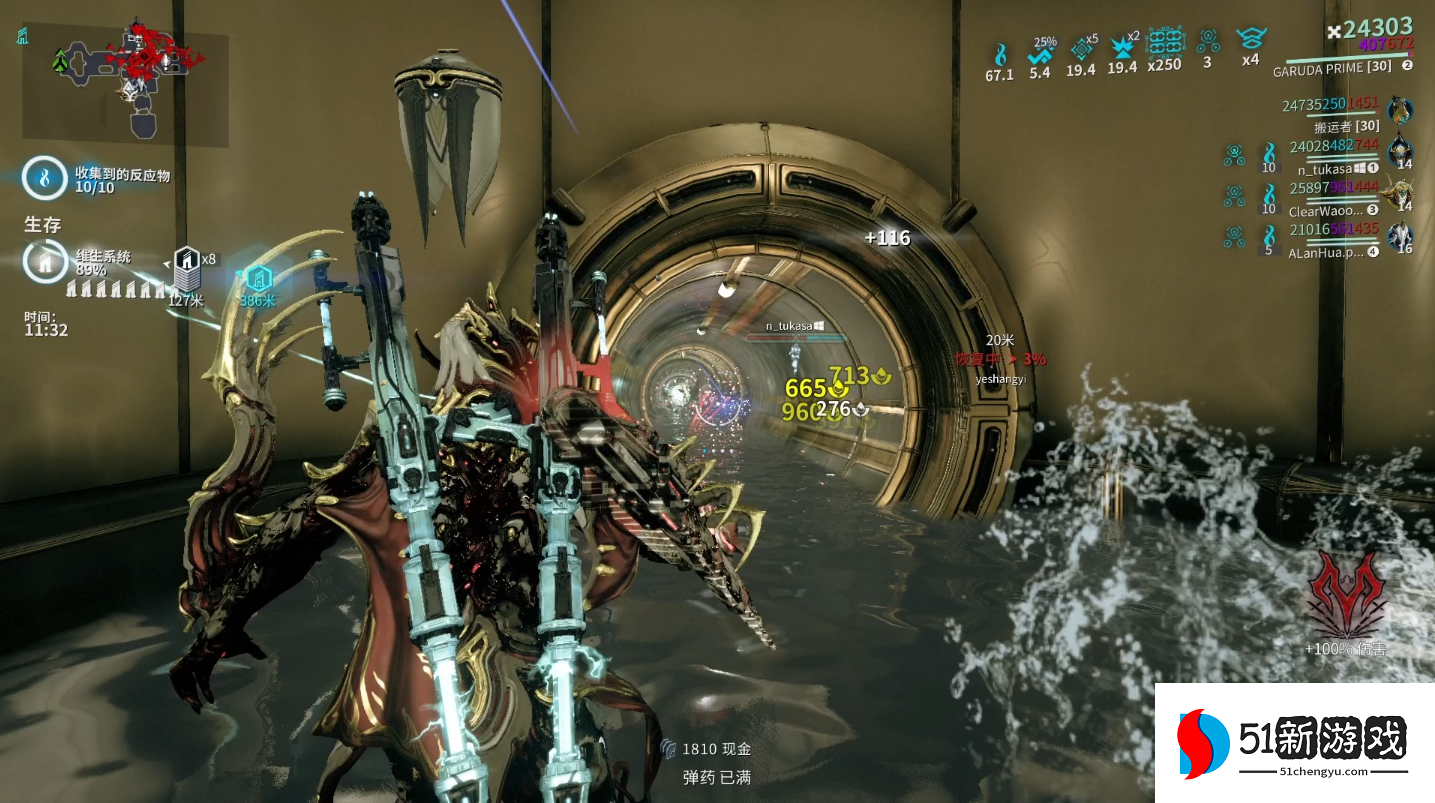Screen dimensions: 1435x803
Task: Click the life support circular gauge icon
Action: tap(44, 262)
